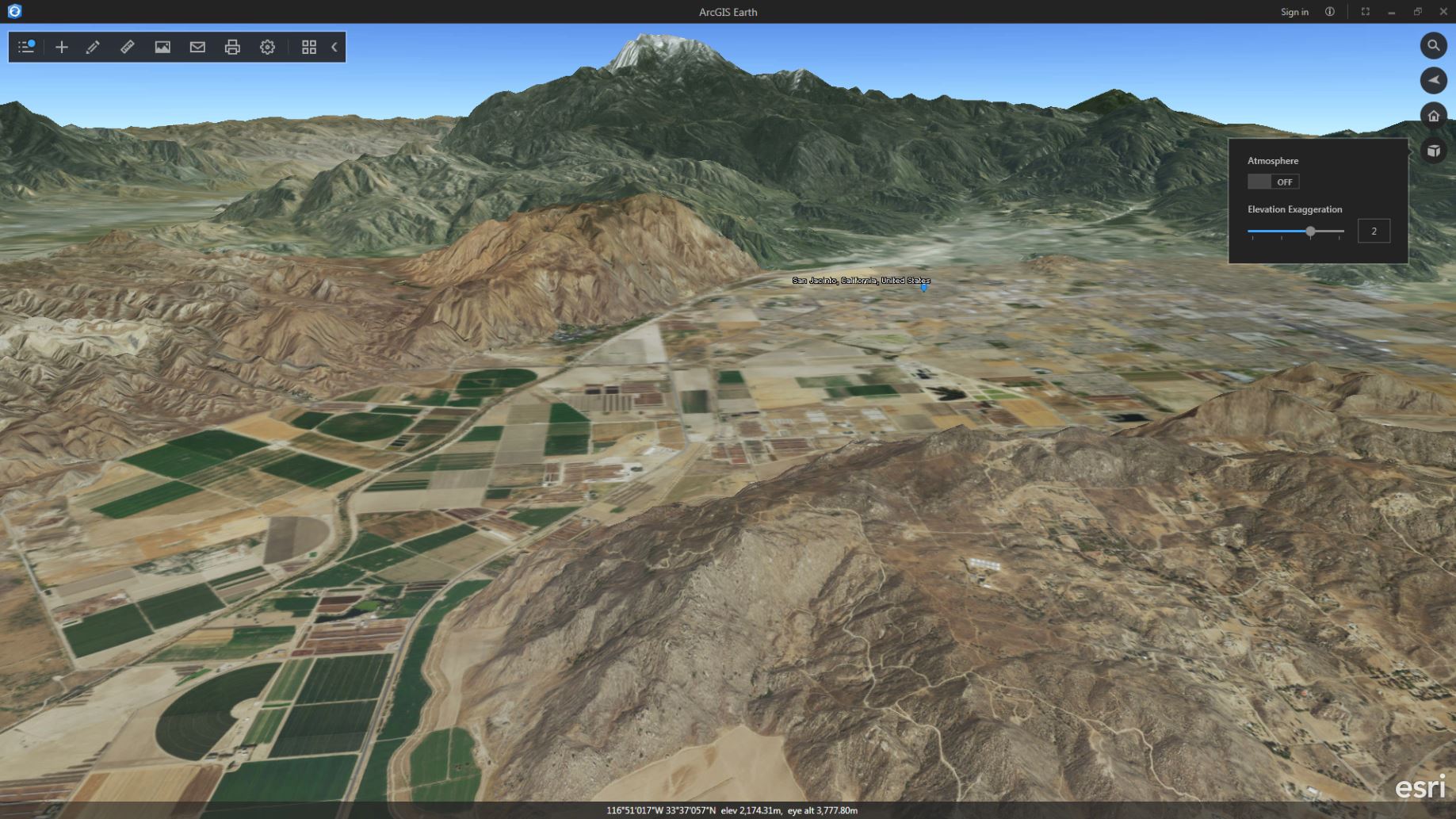Open the search magnifier button

point(1433,45)
